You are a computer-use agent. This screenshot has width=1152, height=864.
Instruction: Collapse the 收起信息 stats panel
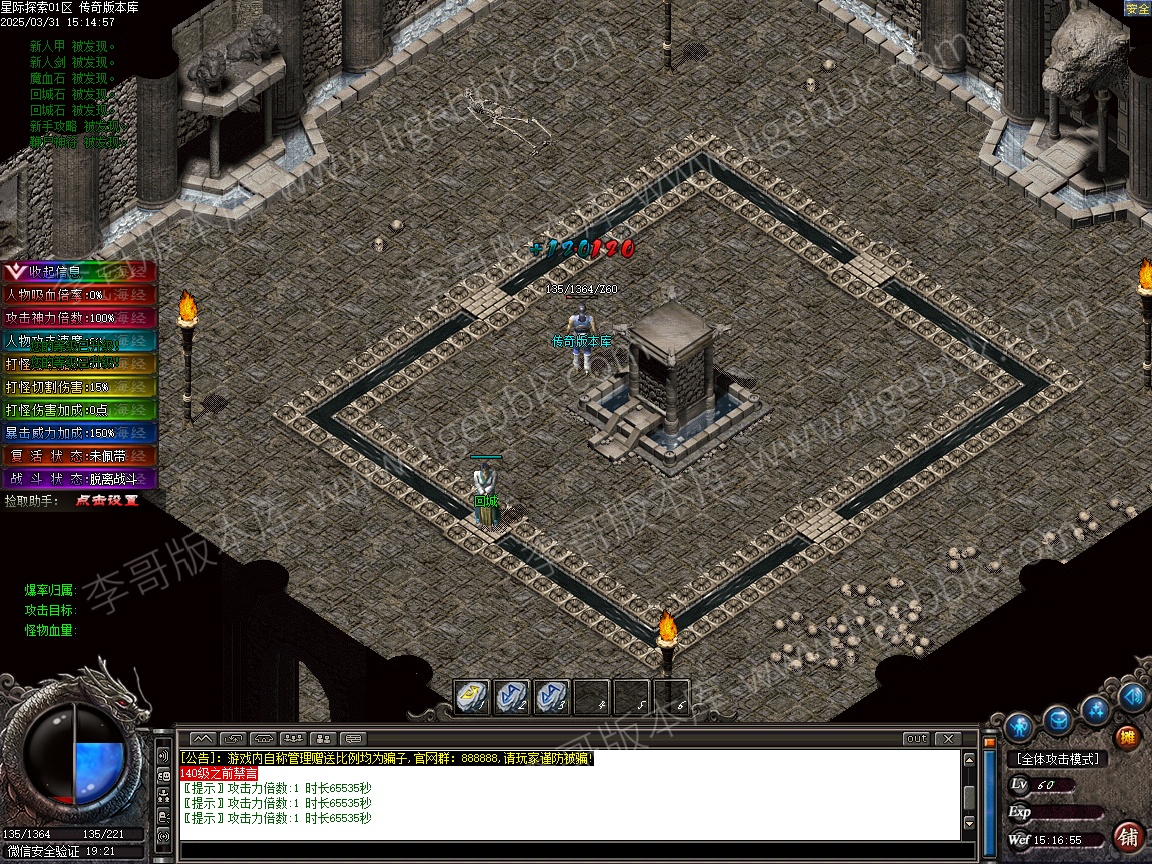50,271
